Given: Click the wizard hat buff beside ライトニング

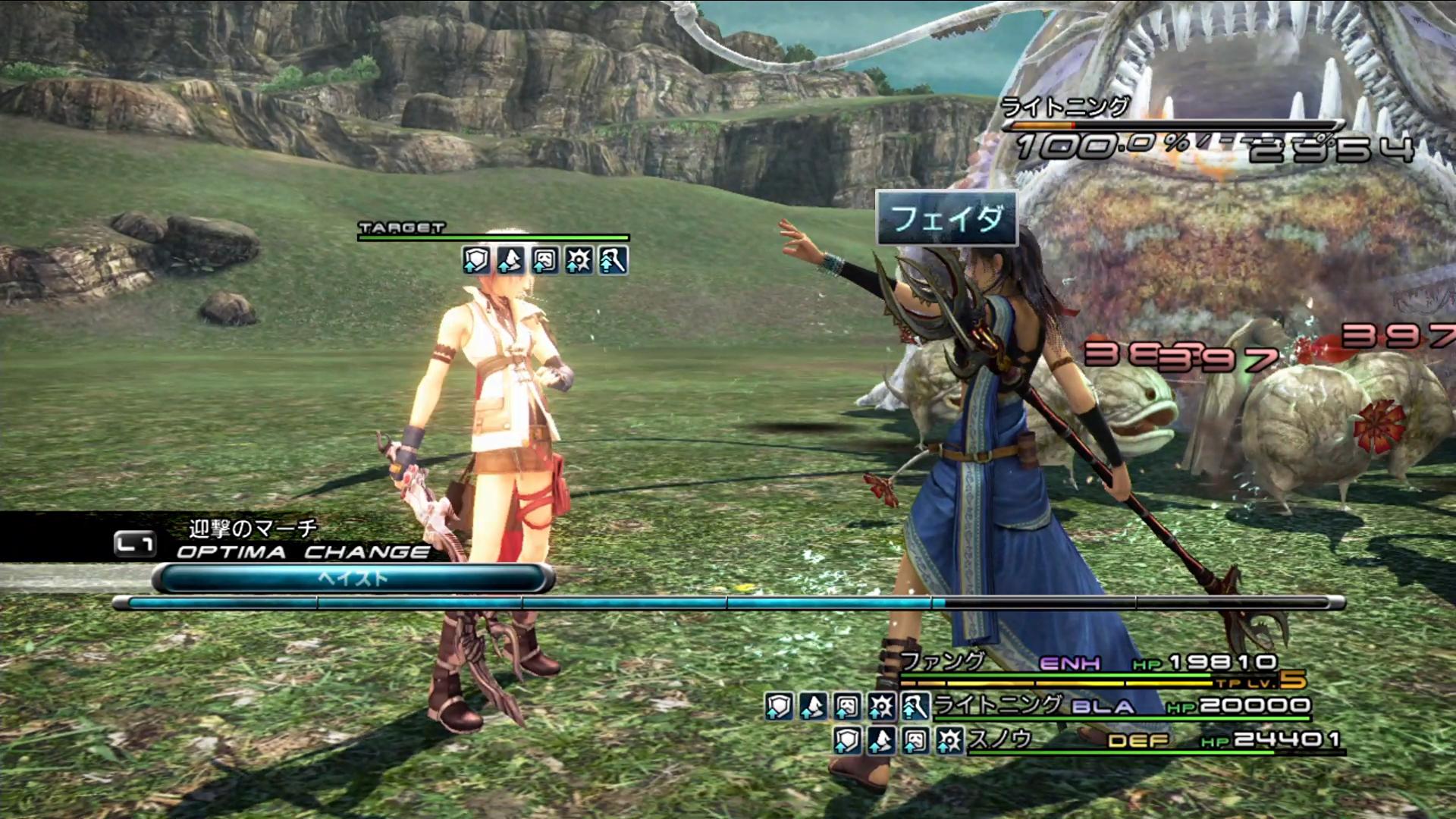Looking at the screenshot, I should coord(813,707).
